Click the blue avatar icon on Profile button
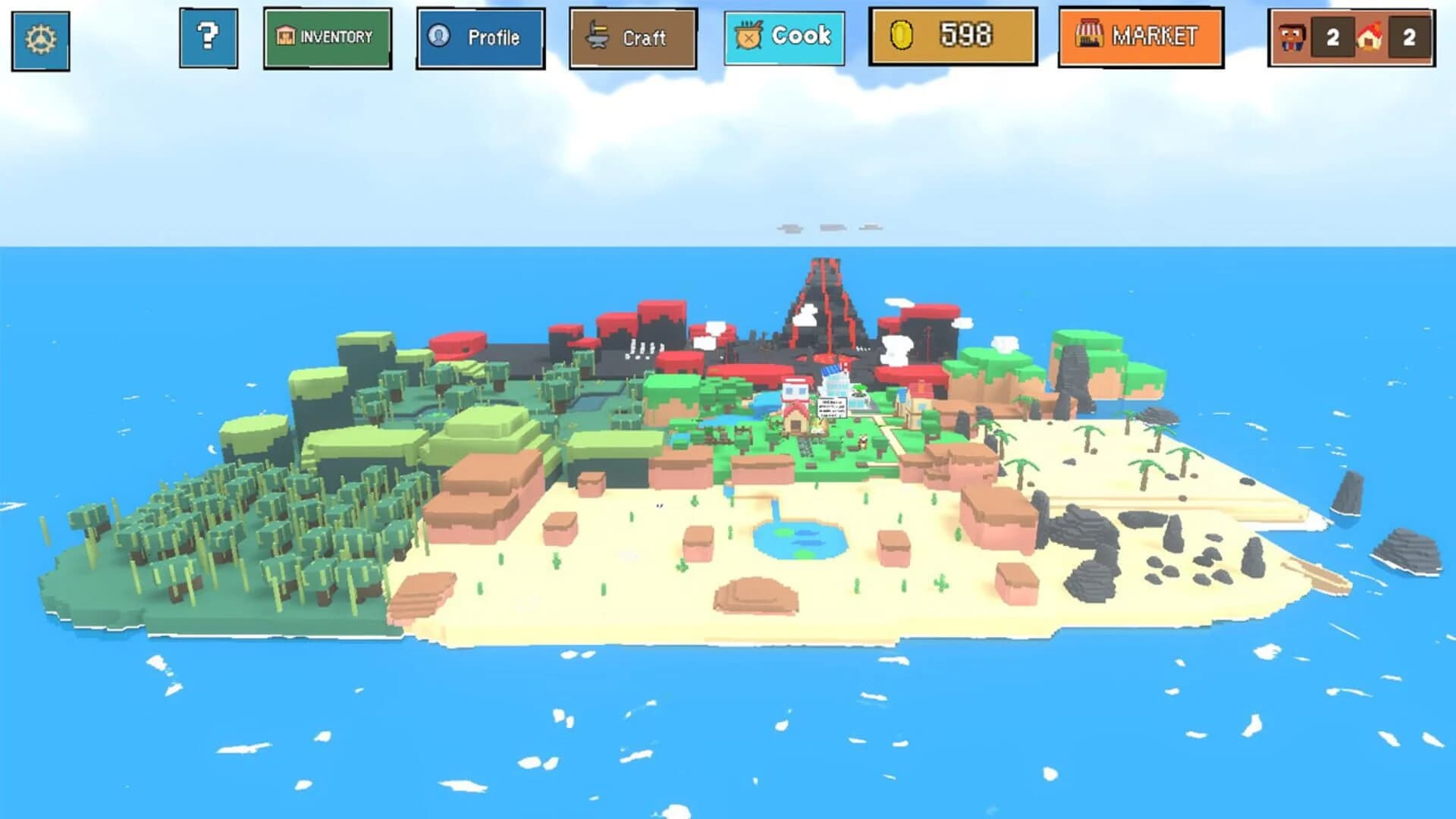This screenshot has height=819, width=1456. click(x=439, y=35)
